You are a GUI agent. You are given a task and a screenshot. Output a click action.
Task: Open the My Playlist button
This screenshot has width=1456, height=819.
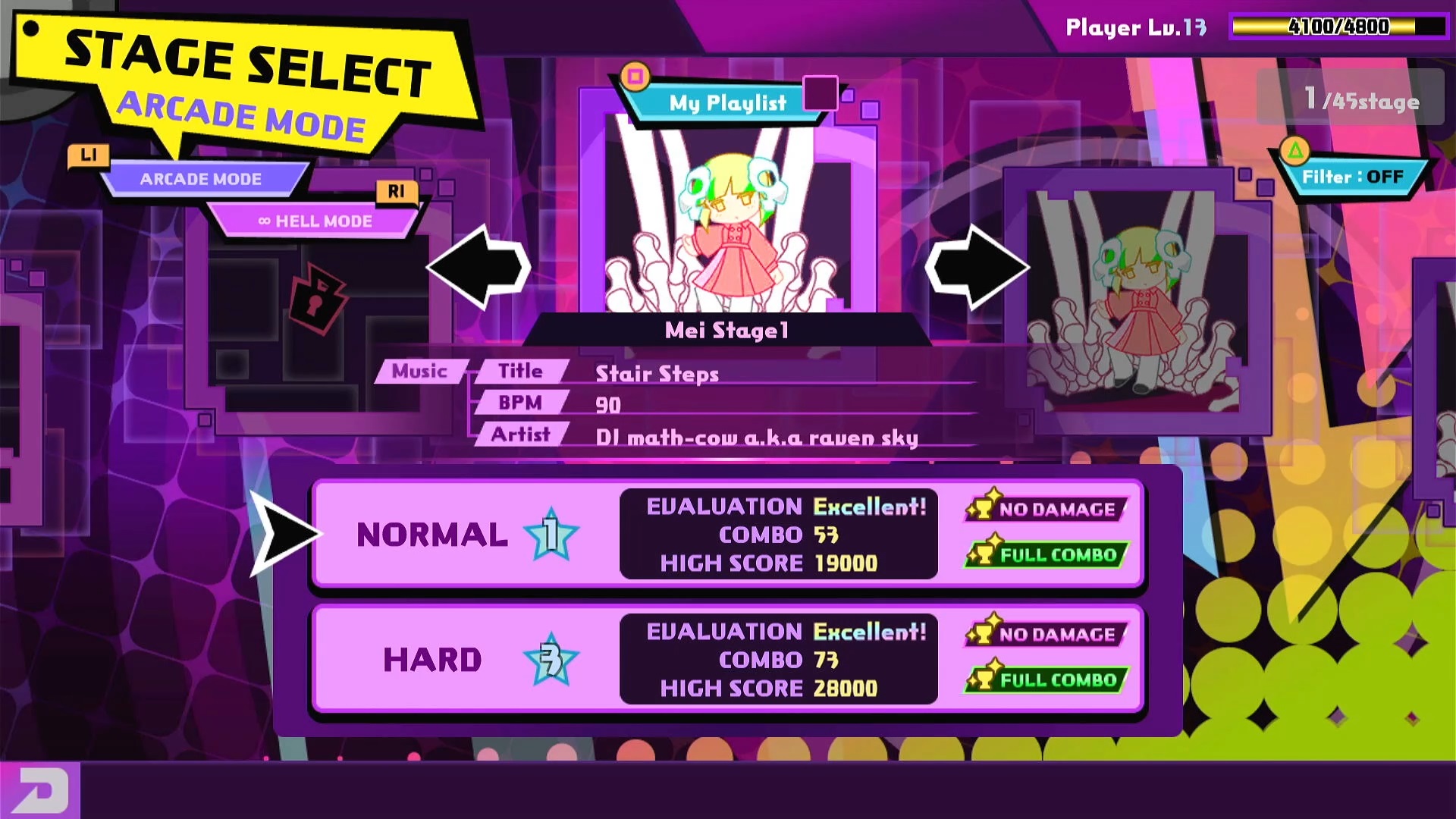click(x=726, y=102)
